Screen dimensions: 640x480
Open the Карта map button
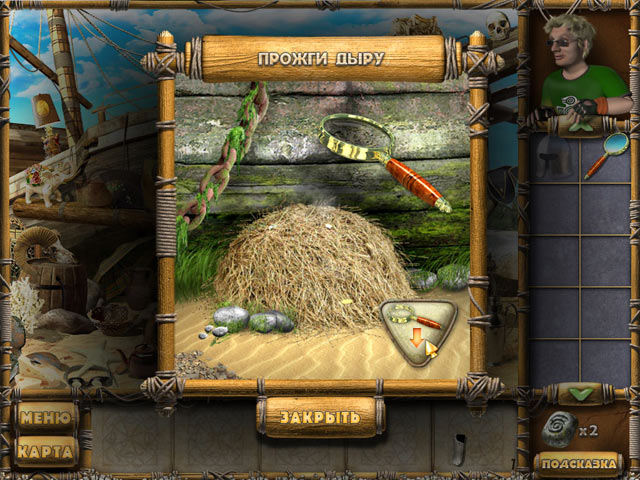coord(47,451)
